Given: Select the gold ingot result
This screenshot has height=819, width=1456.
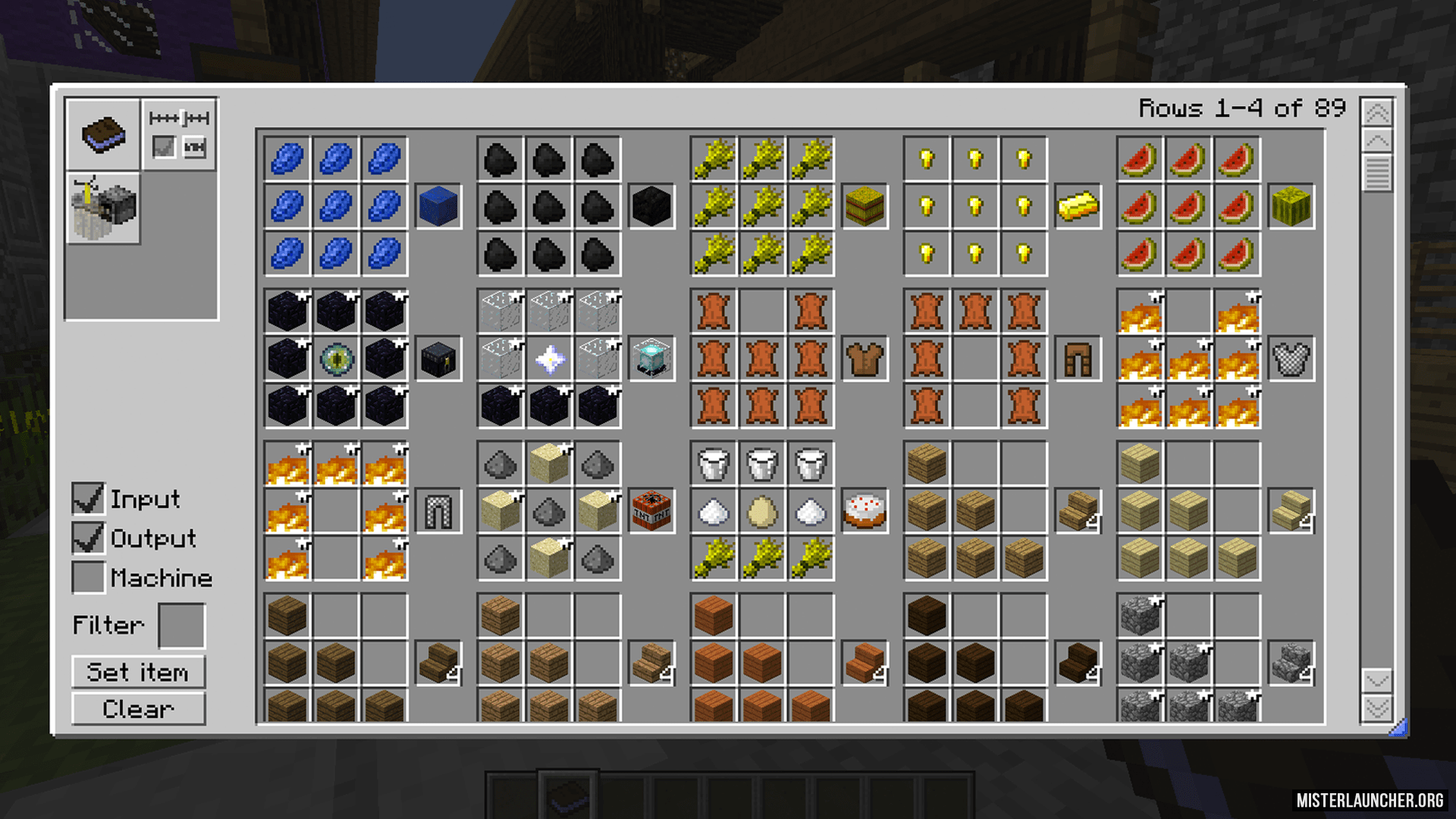Looking at the screenshot, I should (x=1078, y=206).
